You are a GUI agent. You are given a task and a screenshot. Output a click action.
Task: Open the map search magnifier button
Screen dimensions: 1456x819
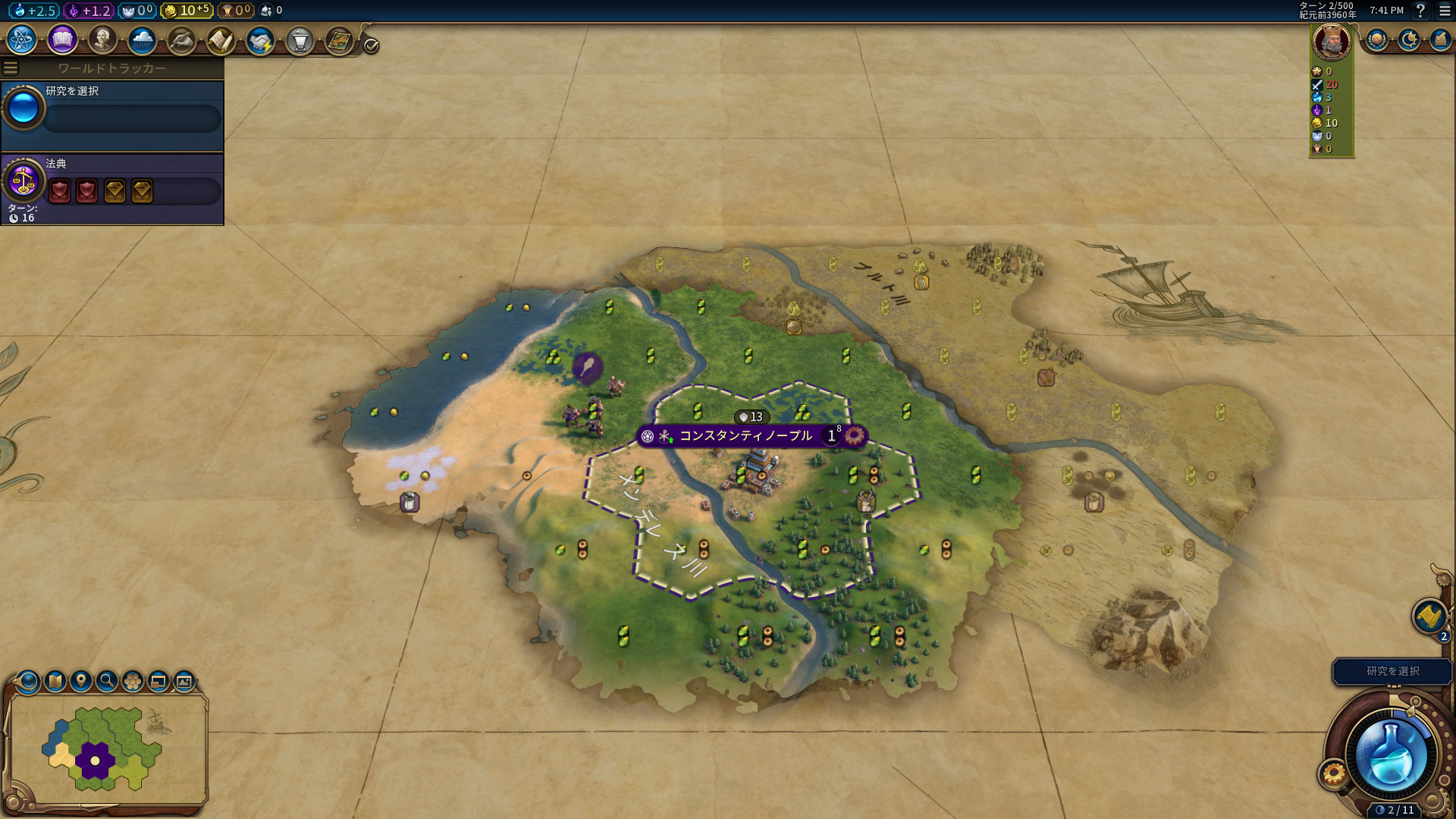click(107, 681)
